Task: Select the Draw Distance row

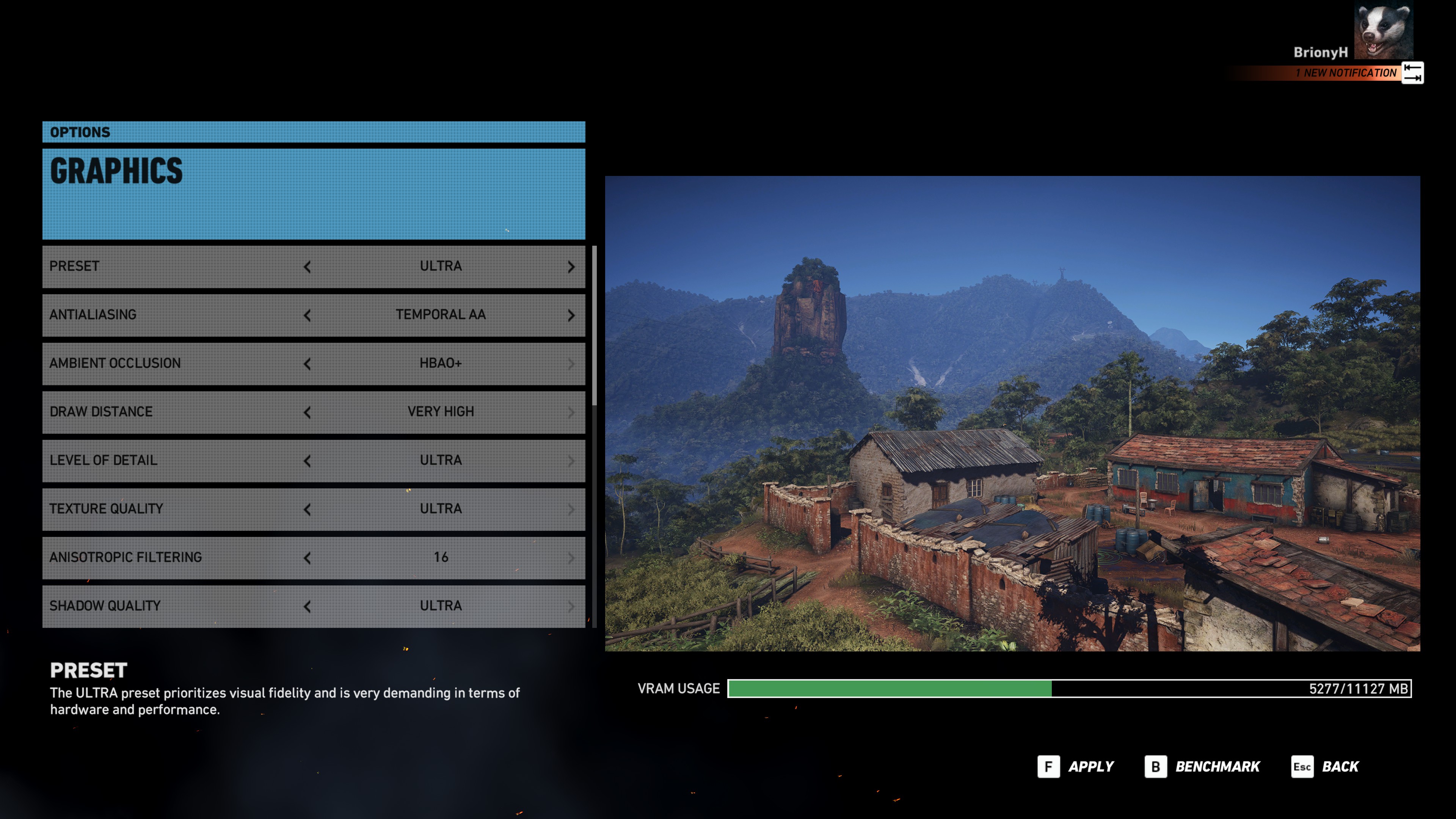Action: [169, 411]
